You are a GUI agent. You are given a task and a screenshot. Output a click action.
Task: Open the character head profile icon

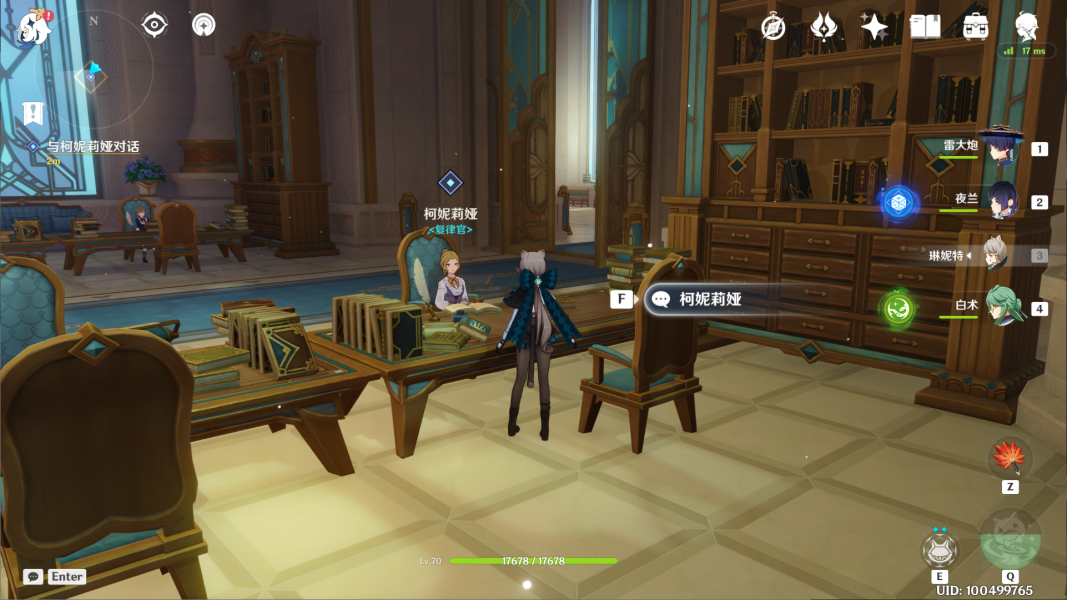(1026, 27)
